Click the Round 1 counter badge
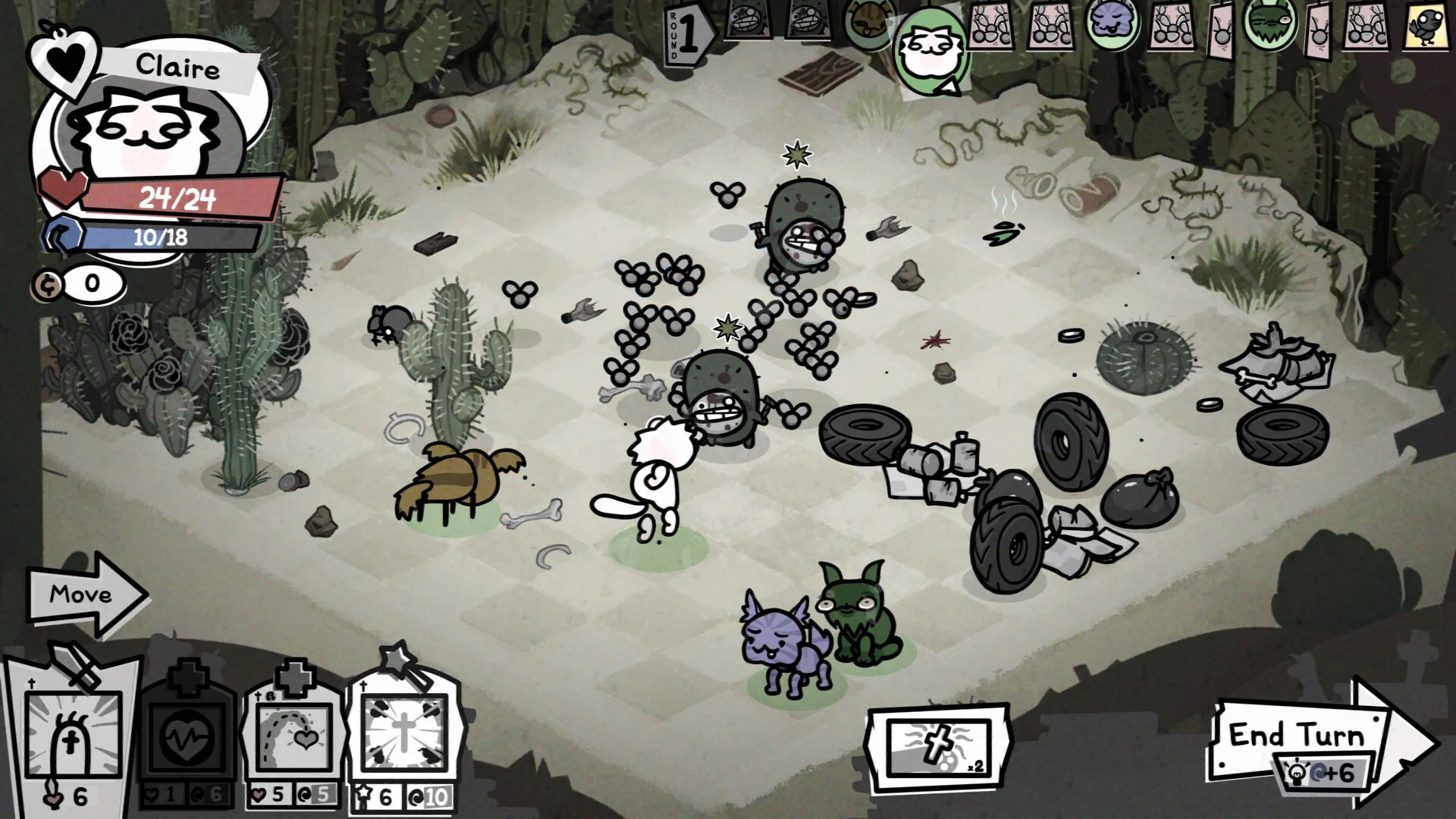1456x819 pixels. pyautogui.click(x=687, y=33)
